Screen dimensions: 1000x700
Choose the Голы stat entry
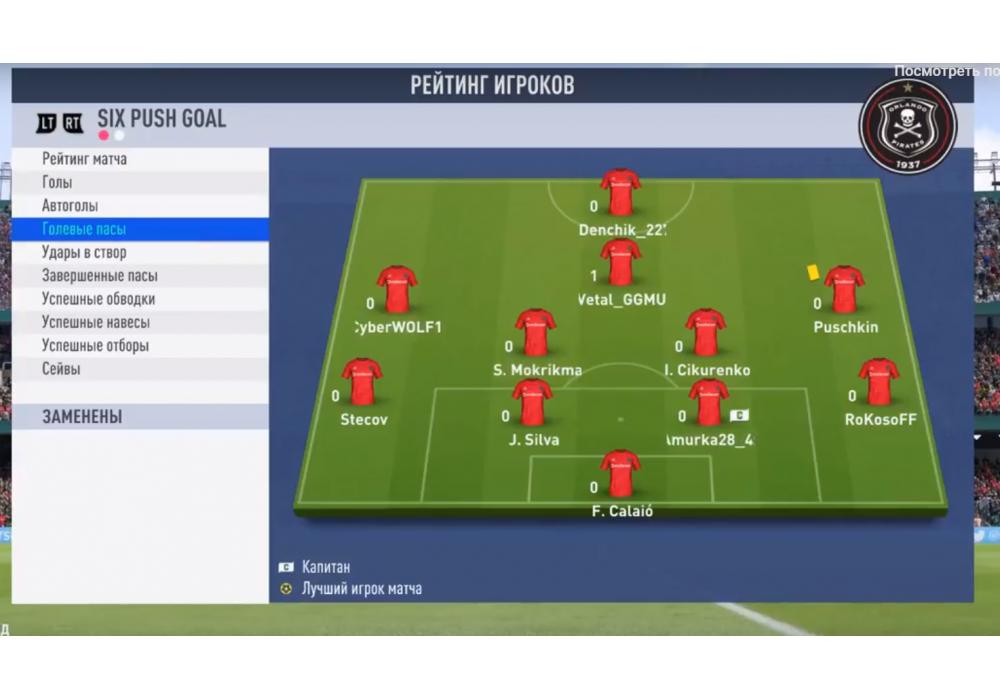pyautogui.click(x=140, y=182)
